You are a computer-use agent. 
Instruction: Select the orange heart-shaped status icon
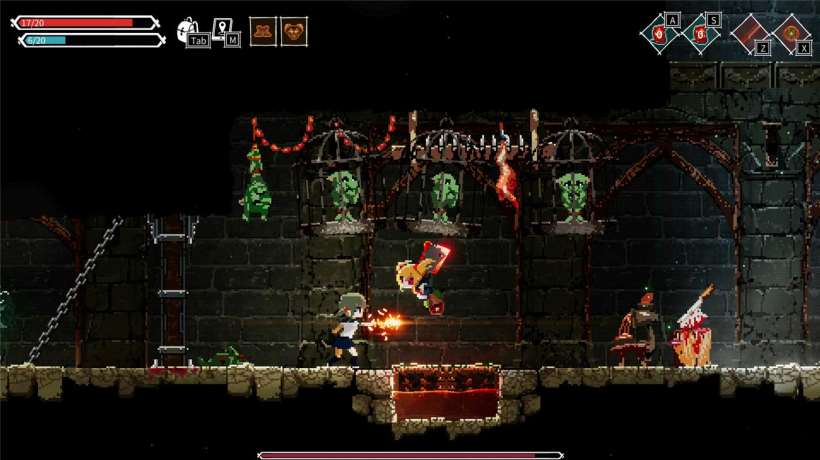tap(294, 32)
